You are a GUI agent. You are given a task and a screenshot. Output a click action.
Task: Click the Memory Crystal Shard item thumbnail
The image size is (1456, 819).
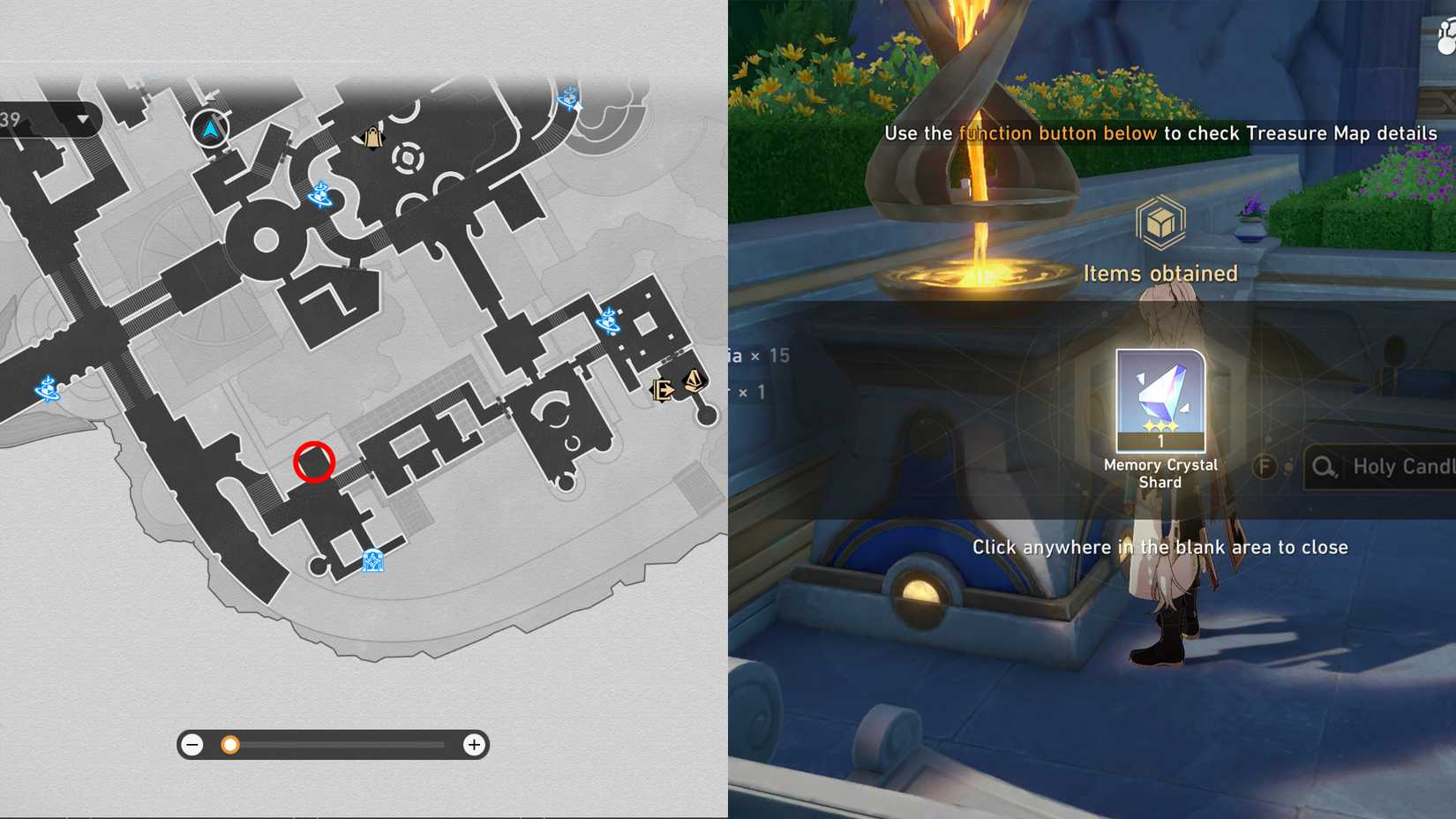1159,402
